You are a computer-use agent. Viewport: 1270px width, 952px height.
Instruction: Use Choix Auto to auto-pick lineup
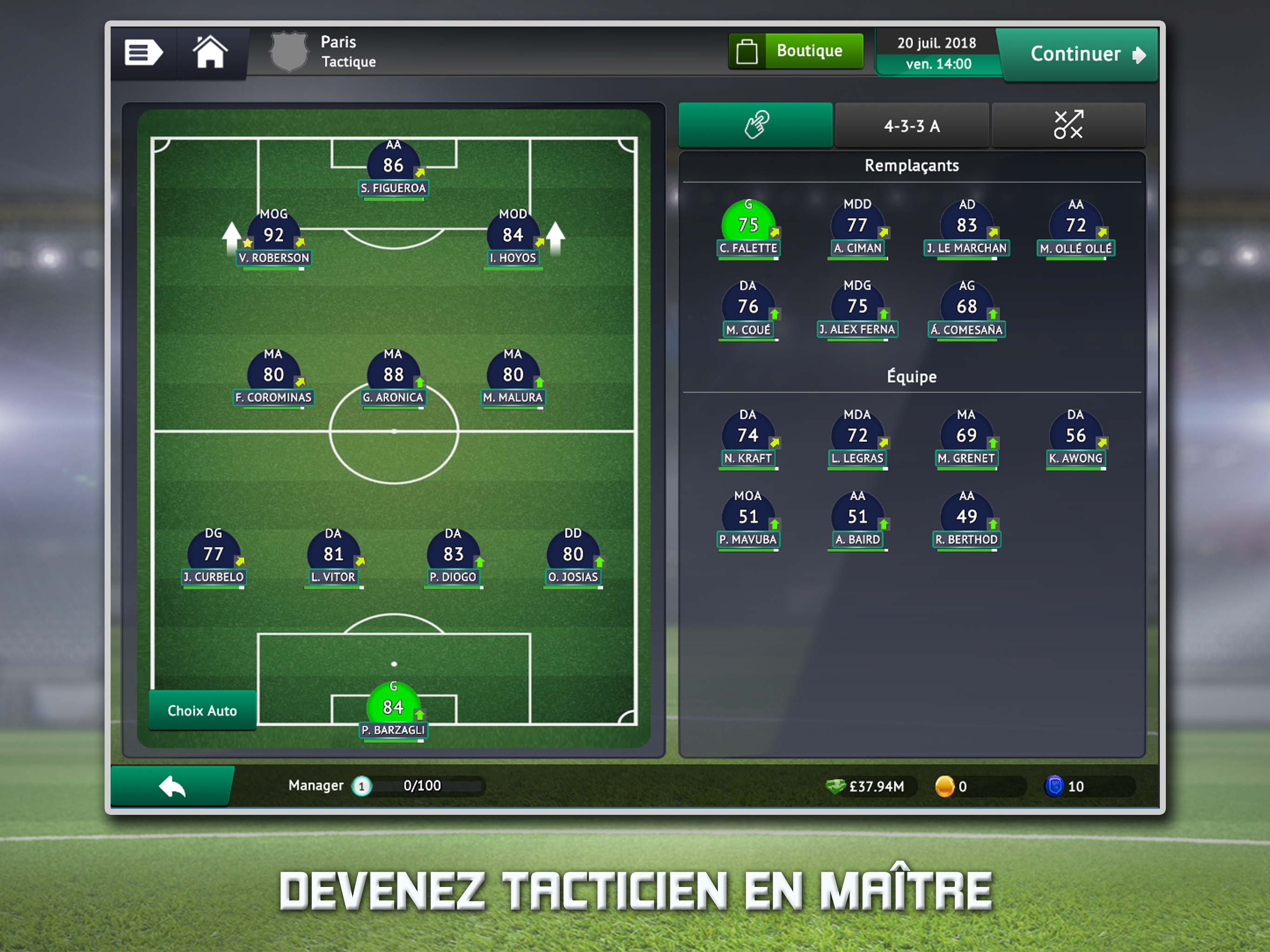202,710
